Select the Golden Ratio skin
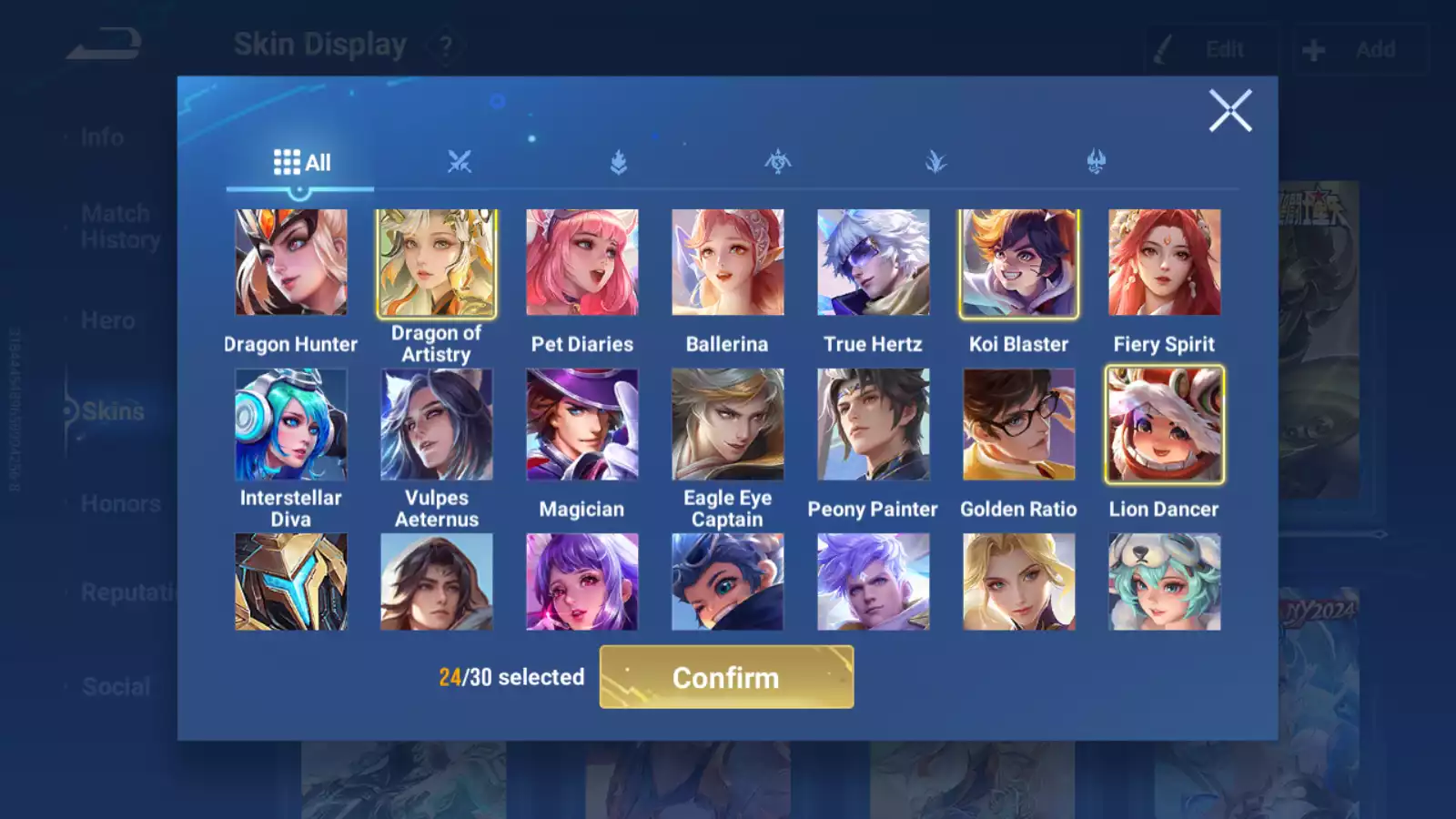This screenshot has width=1456, height=819. (1019, 424)
